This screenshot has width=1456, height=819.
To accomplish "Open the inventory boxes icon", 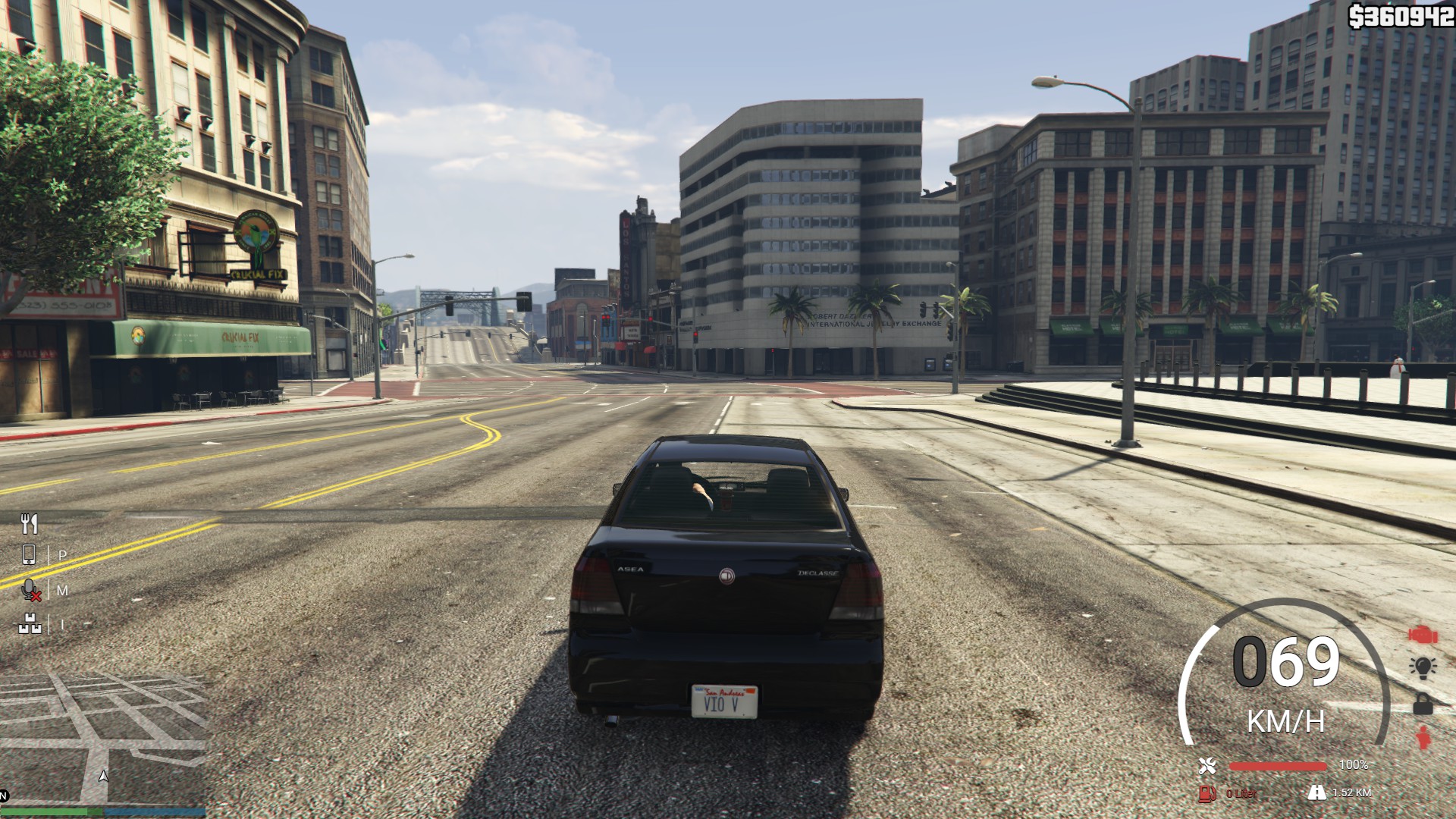I will [x=29, y=624].
